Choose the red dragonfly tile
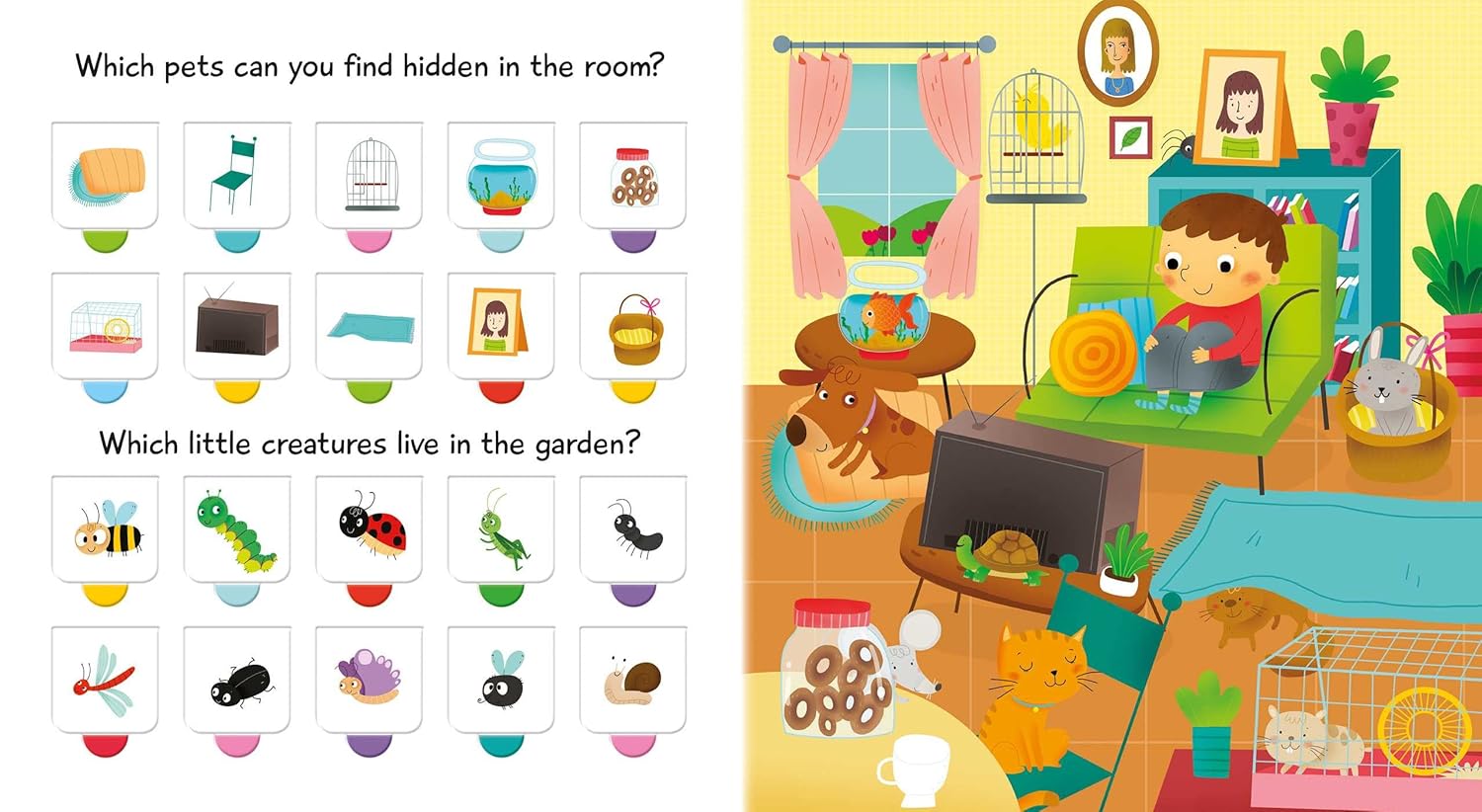The image size is (1482, 812). pyautogui.click(x=105, y=680)
